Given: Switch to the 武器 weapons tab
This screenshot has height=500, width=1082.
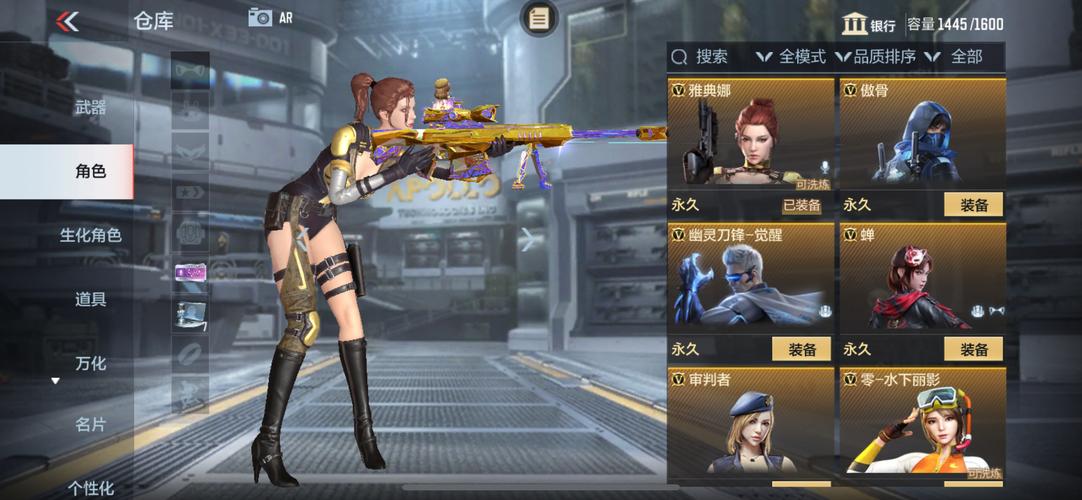Looking at the screenshot, I should [90, 107].
